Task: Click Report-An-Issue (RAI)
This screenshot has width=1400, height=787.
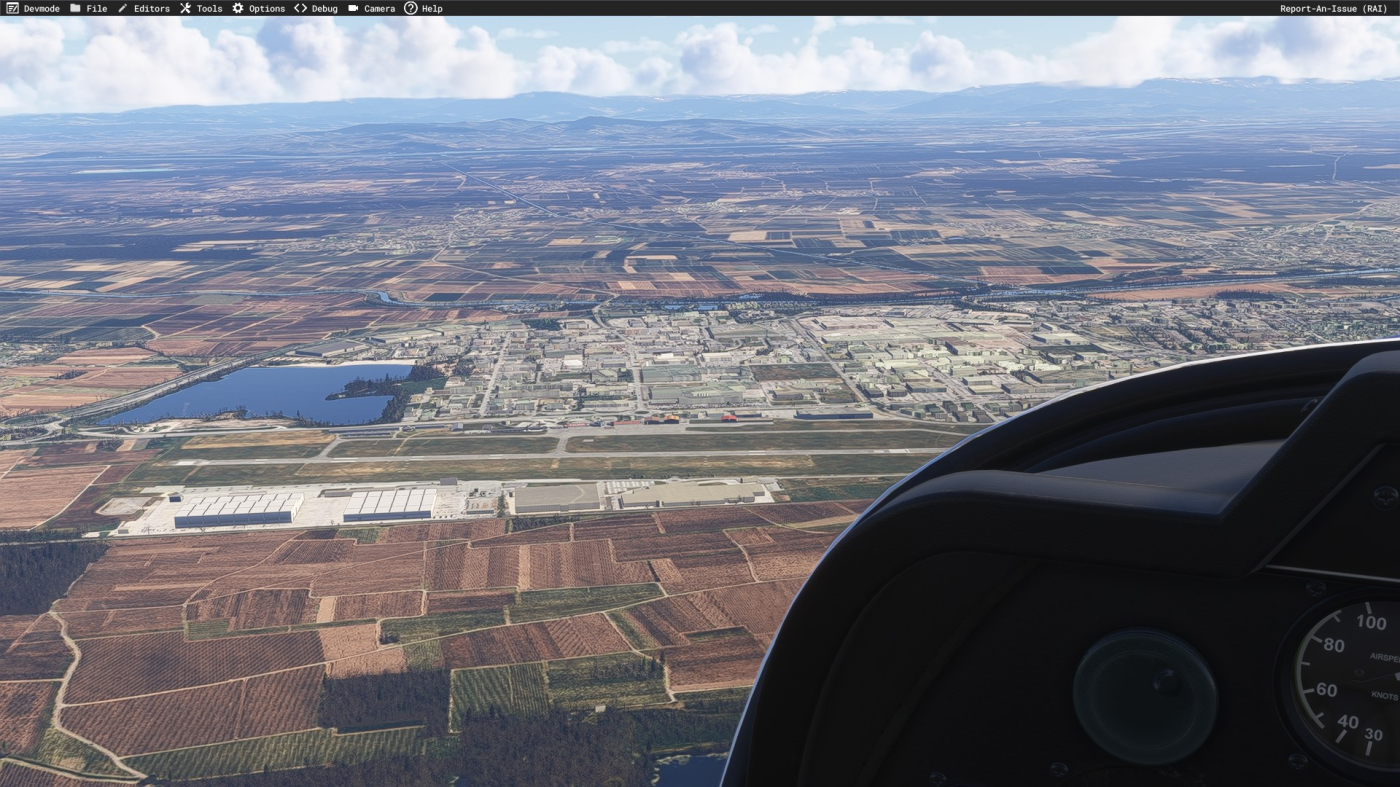Action: point(1333,8)
